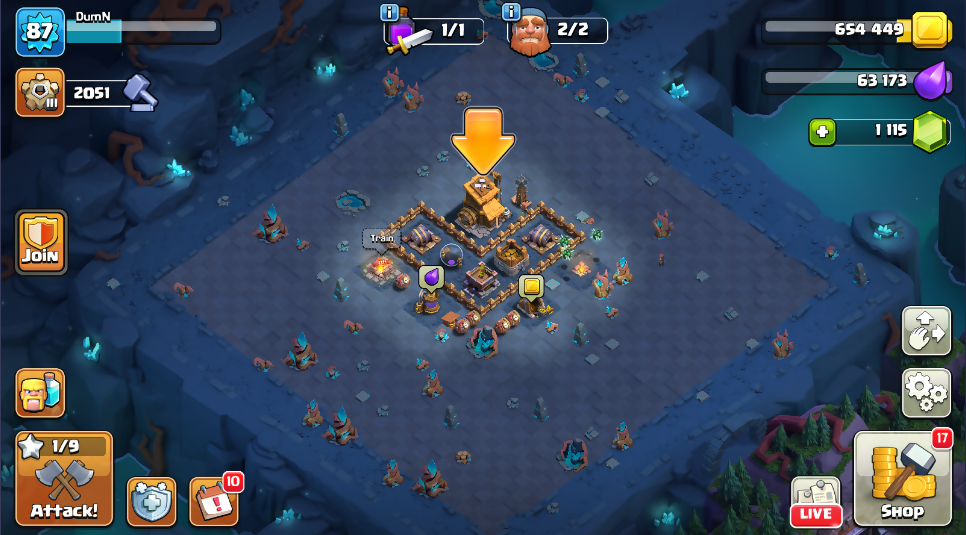Click the shield with plus icon
Viewport: 966px width, 535px height.
(151, 501)
